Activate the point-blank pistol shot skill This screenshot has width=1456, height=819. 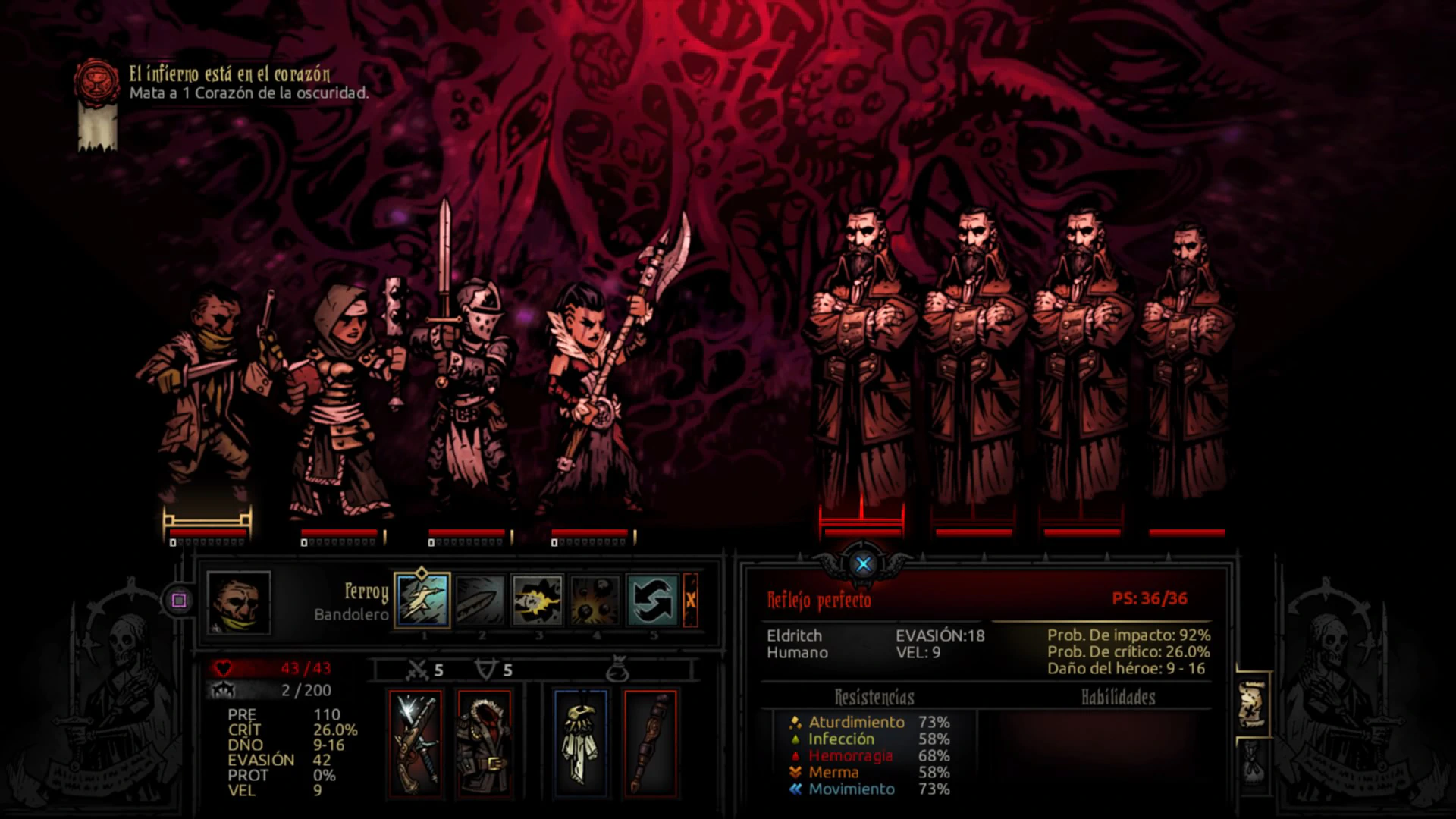click(538, 600)
